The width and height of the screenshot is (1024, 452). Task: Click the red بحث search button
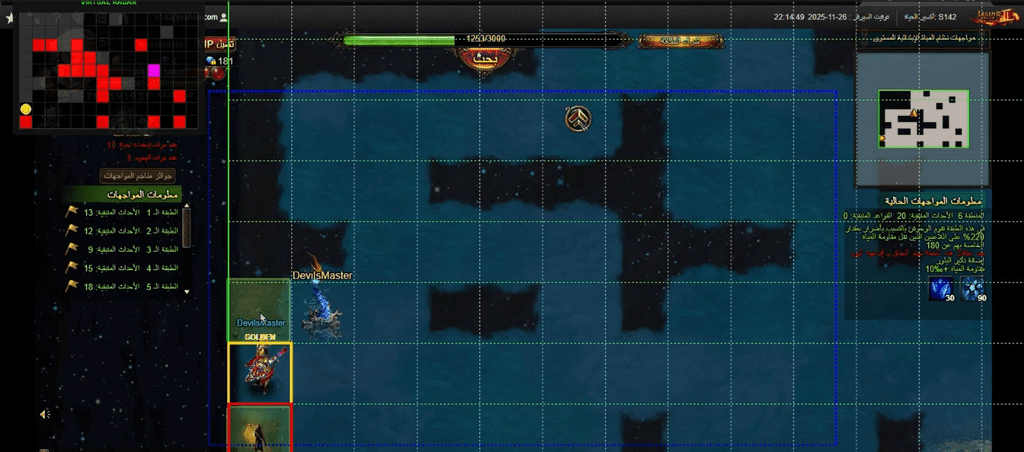(483, 58)
